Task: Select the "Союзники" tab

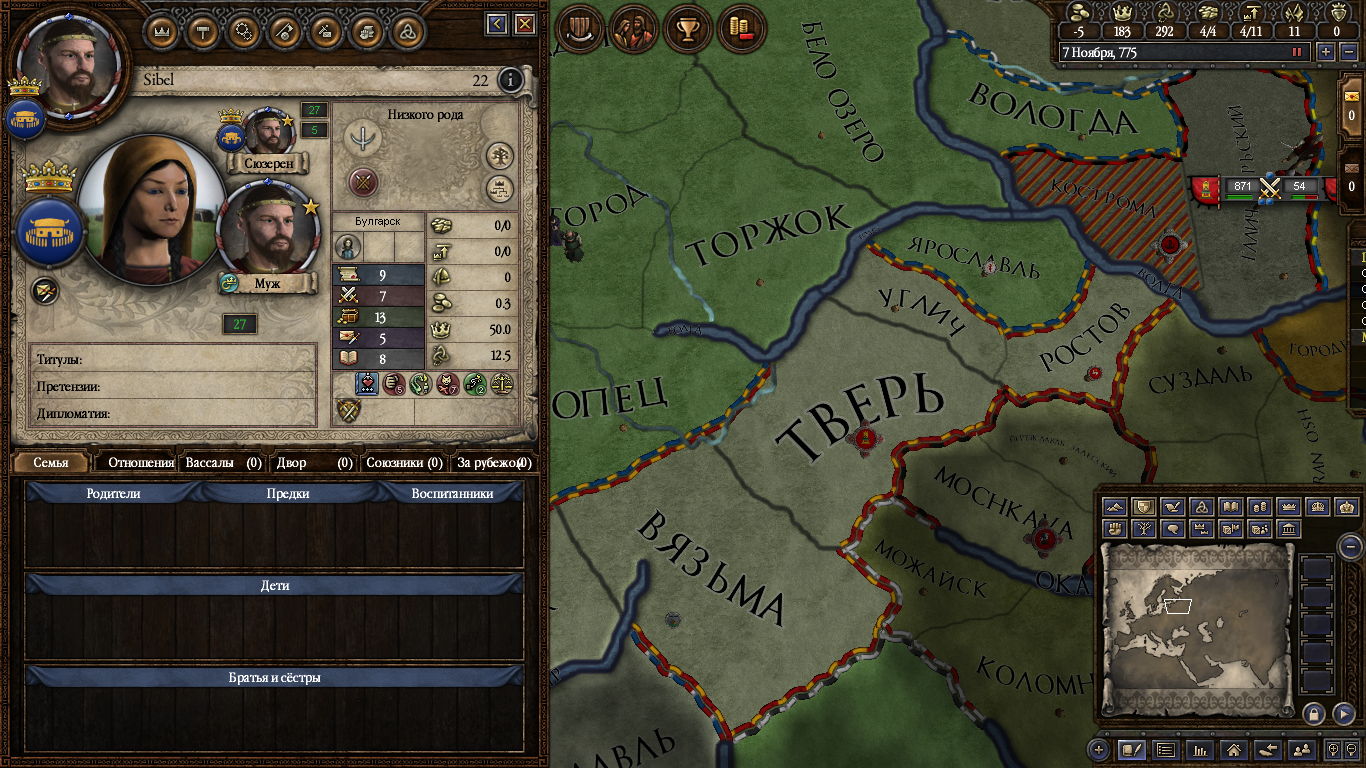Action: coord(403,463)
